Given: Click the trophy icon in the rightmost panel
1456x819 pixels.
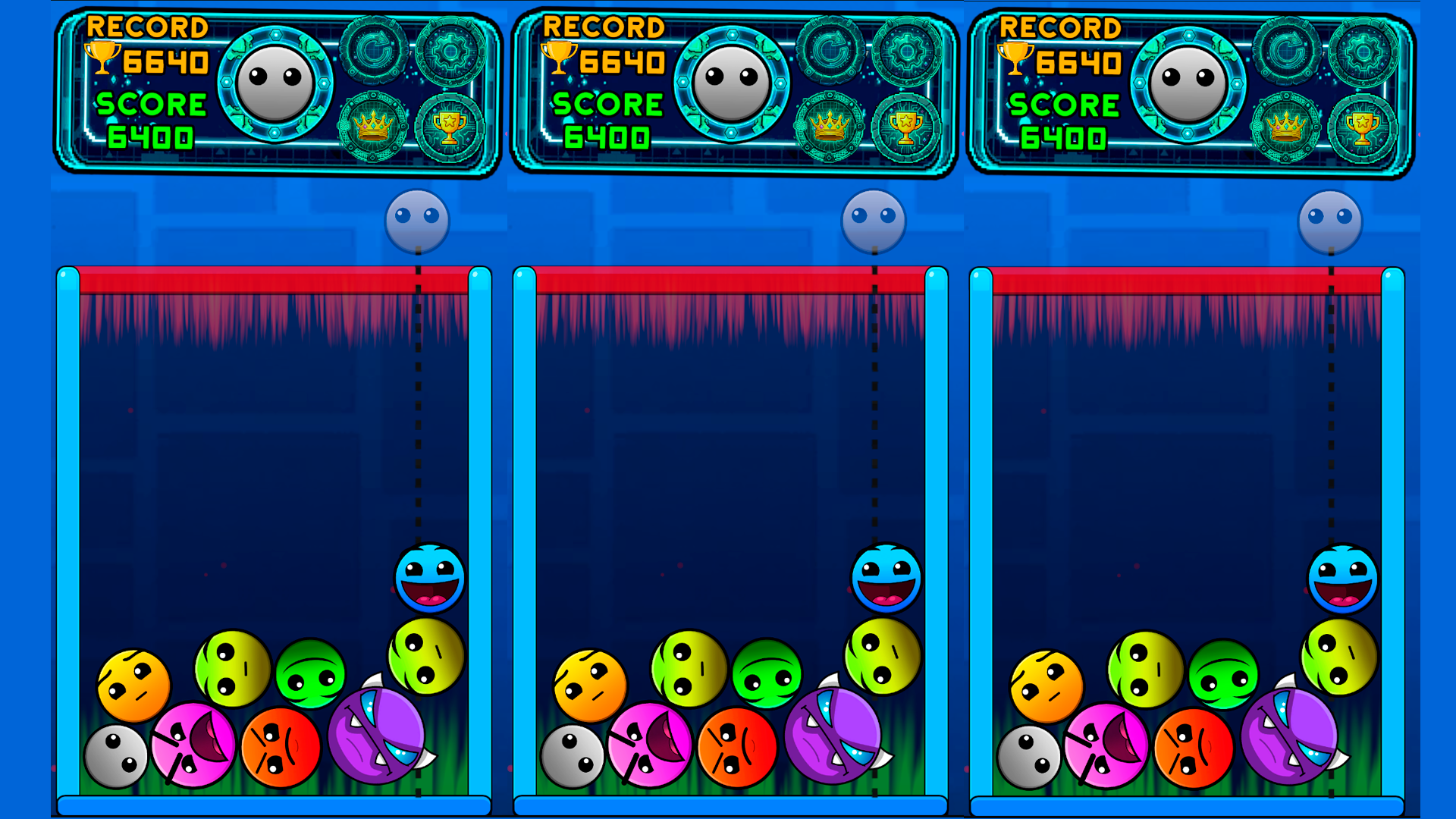Looking at the screenshot, I should click(x=1363, y=127).
